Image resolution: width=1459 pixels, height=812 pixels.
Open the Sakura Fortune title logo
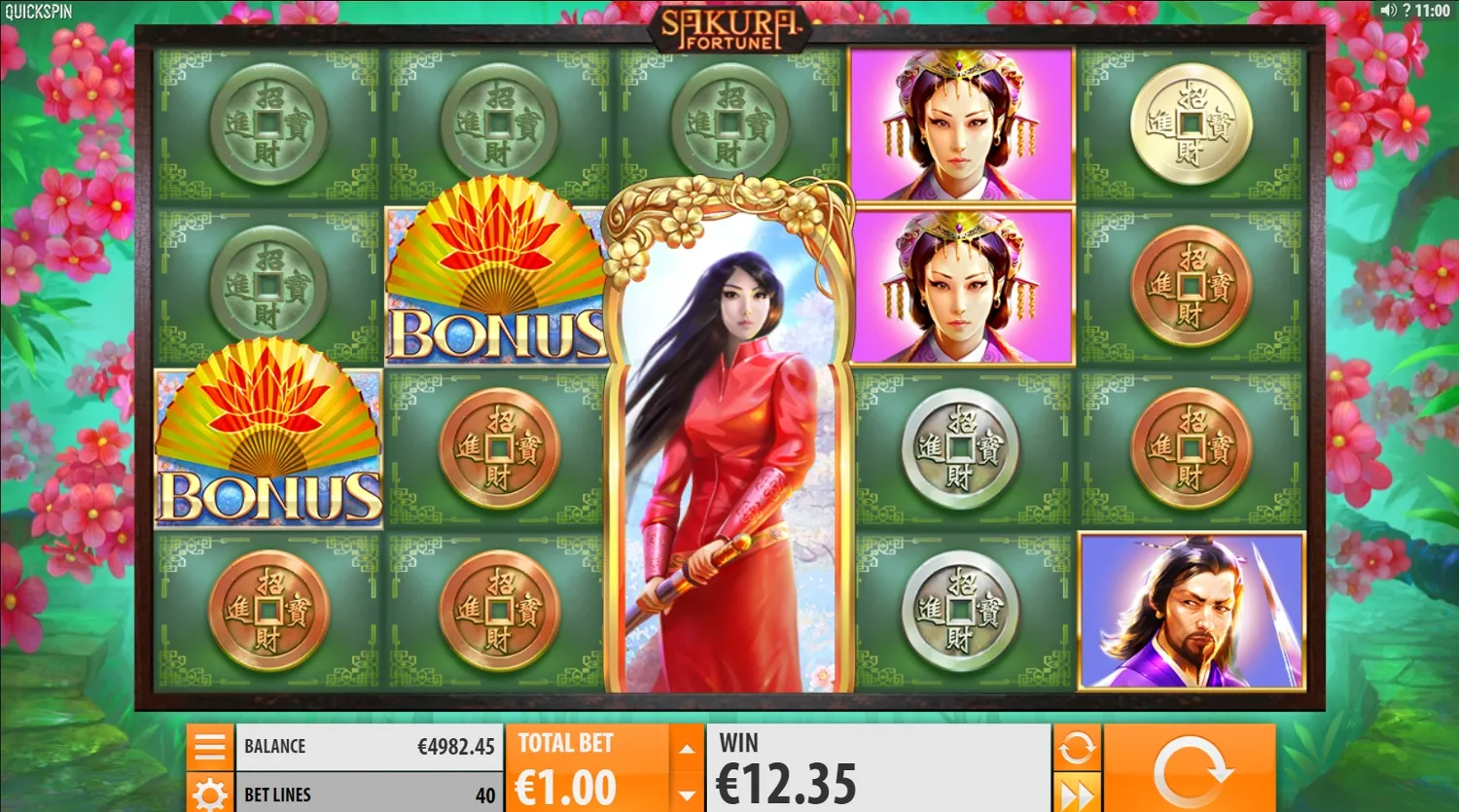coord(729,27)
